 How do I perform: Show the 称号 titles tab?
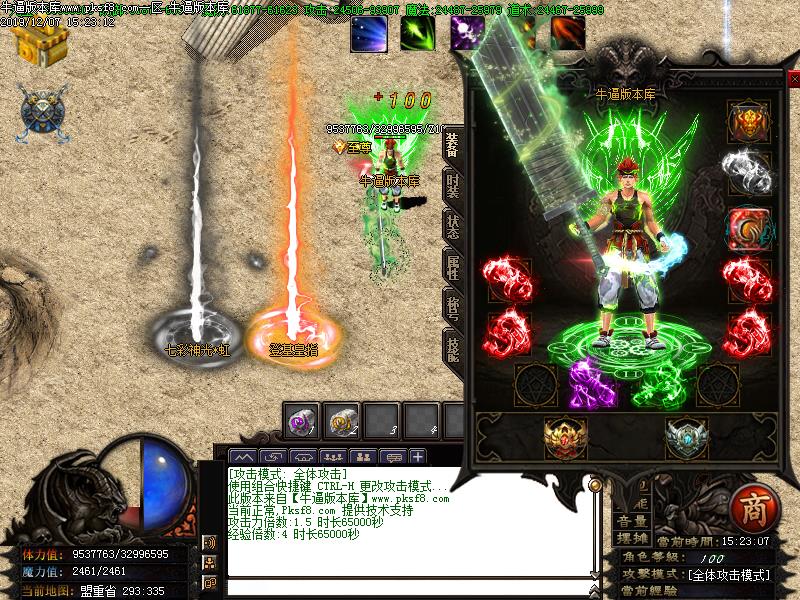pyautogui.click(x=453, y=307)
